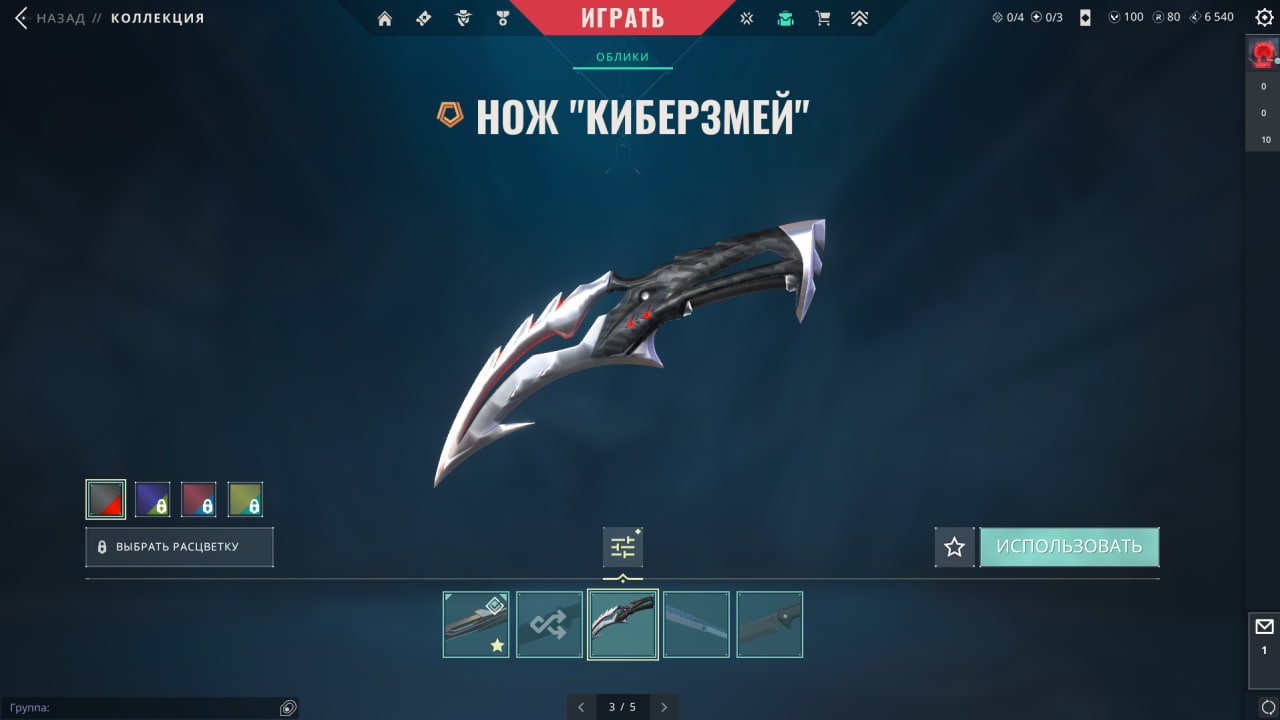Go to the previous skins page arrow
This screenshot has height=720, width=1280.
[581, 706]
